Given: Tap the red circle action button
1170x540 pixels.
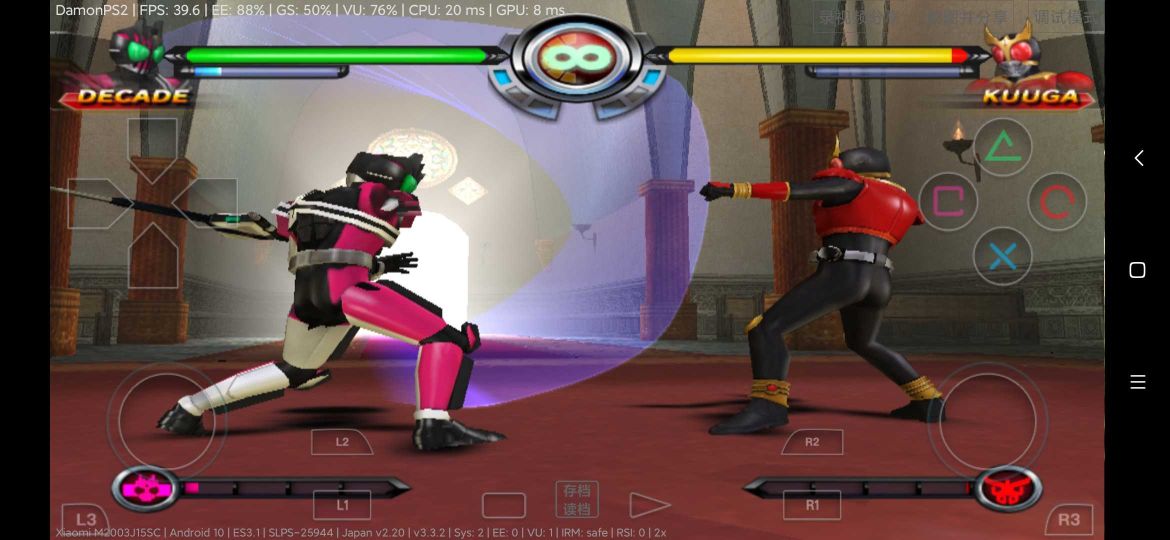Looking at the screenshot, I should point(1057,202).
